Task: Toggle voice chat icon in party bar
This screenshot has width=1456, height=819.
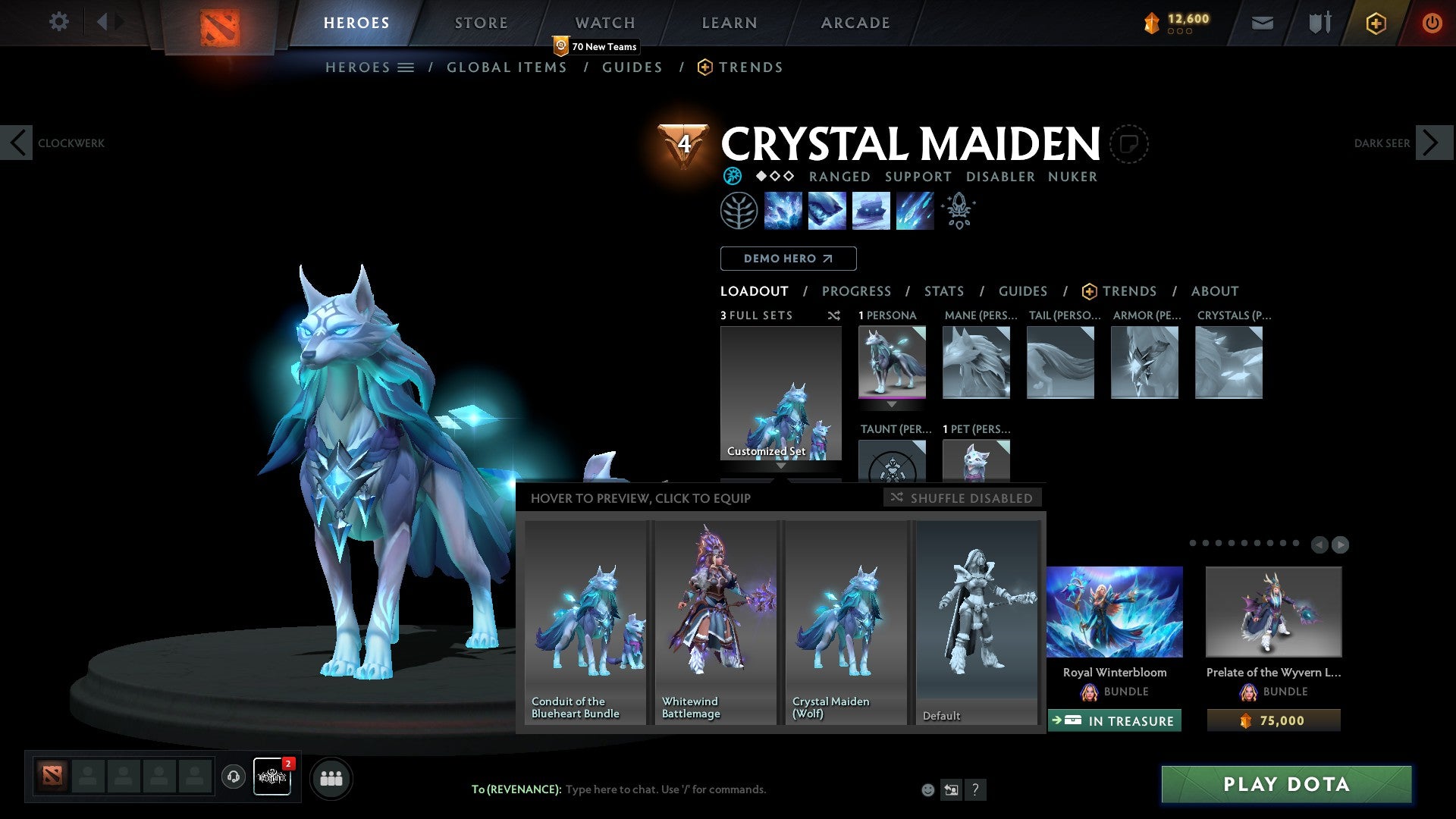Action: (233, 777)
